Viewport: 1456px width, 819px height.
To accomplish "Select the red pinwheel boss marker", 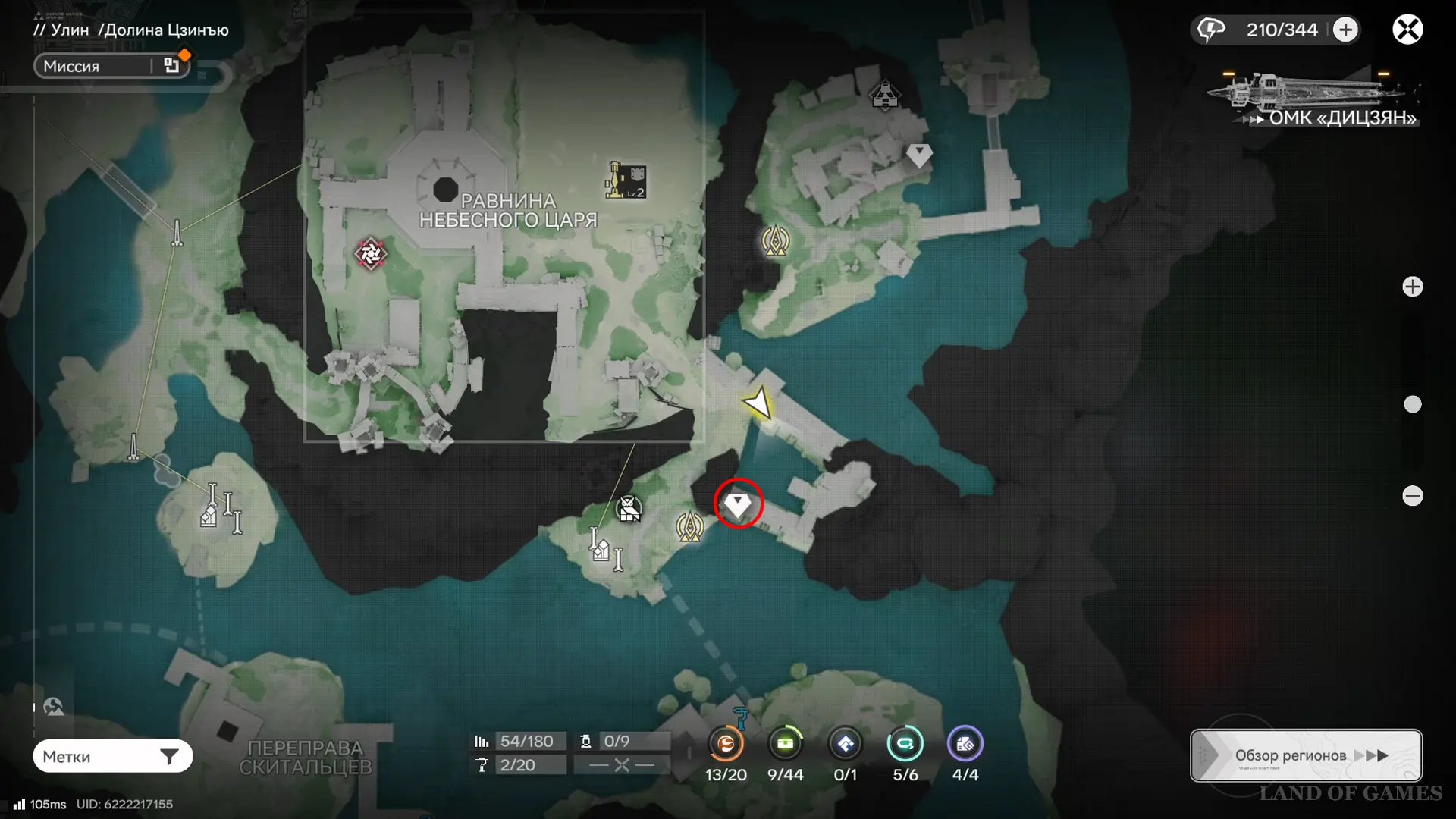I will pos(370,254).
